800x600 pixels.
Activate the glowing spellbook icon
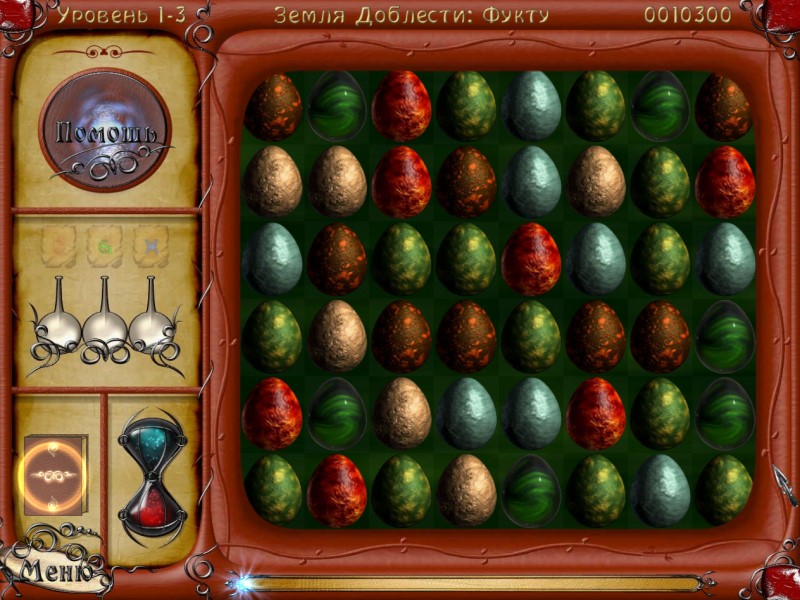point(55,476)
